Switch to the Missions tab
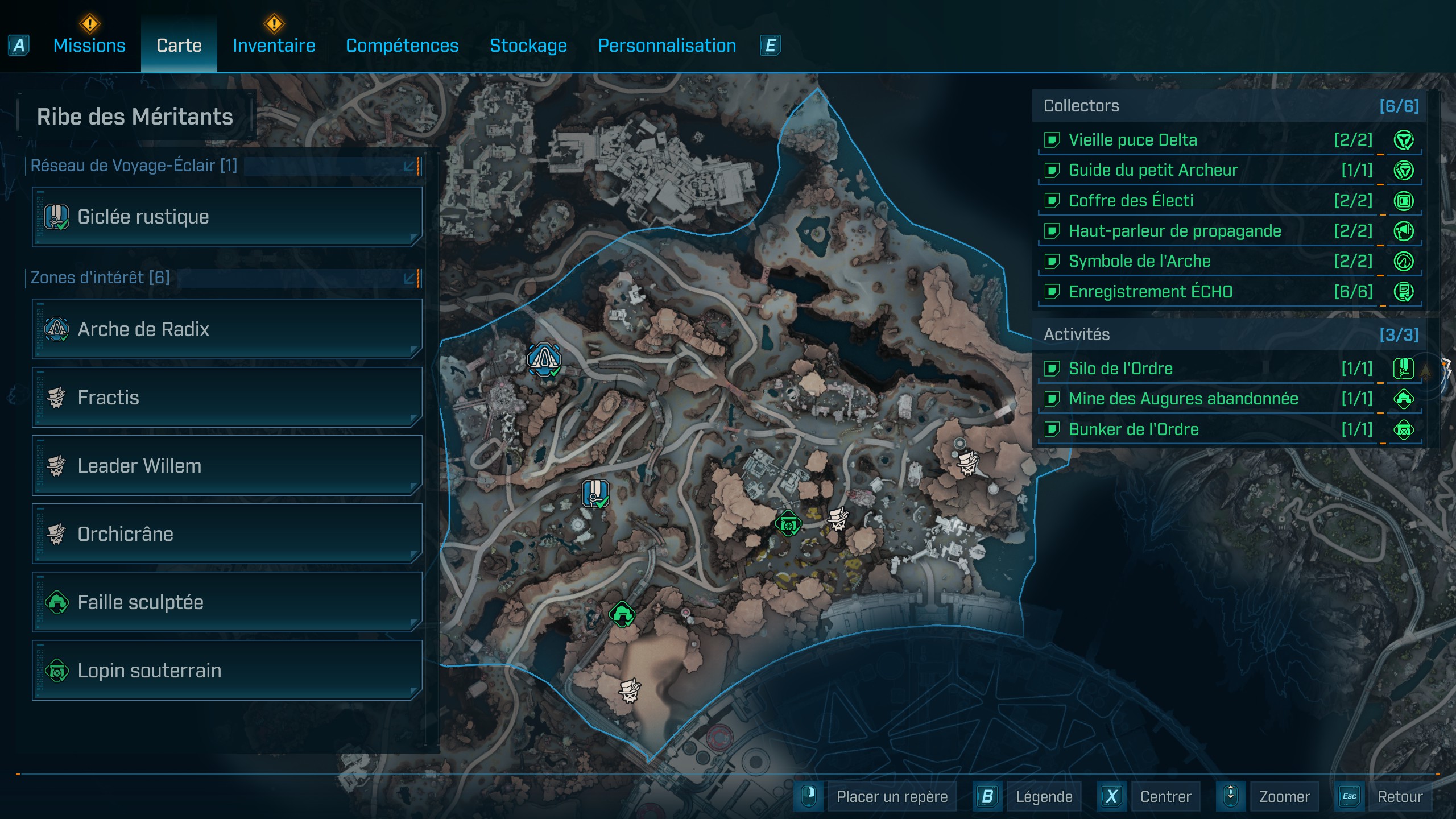Viewport: 1456px width, 819px height. [x=89, y=45]
